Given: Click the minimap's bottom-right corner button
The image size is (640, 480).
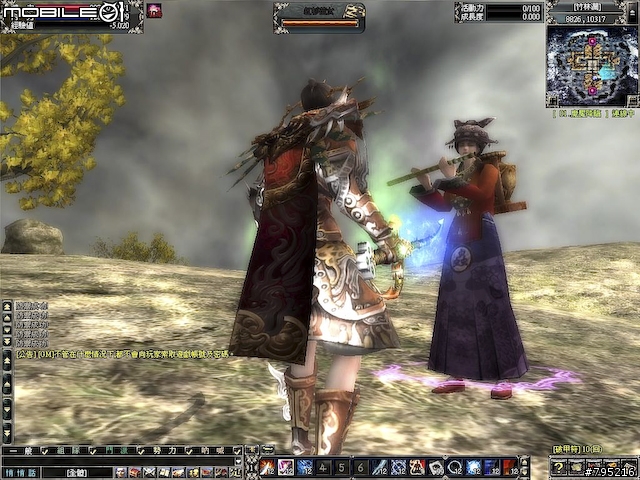Looking at the screenshot, I should 632,101.
